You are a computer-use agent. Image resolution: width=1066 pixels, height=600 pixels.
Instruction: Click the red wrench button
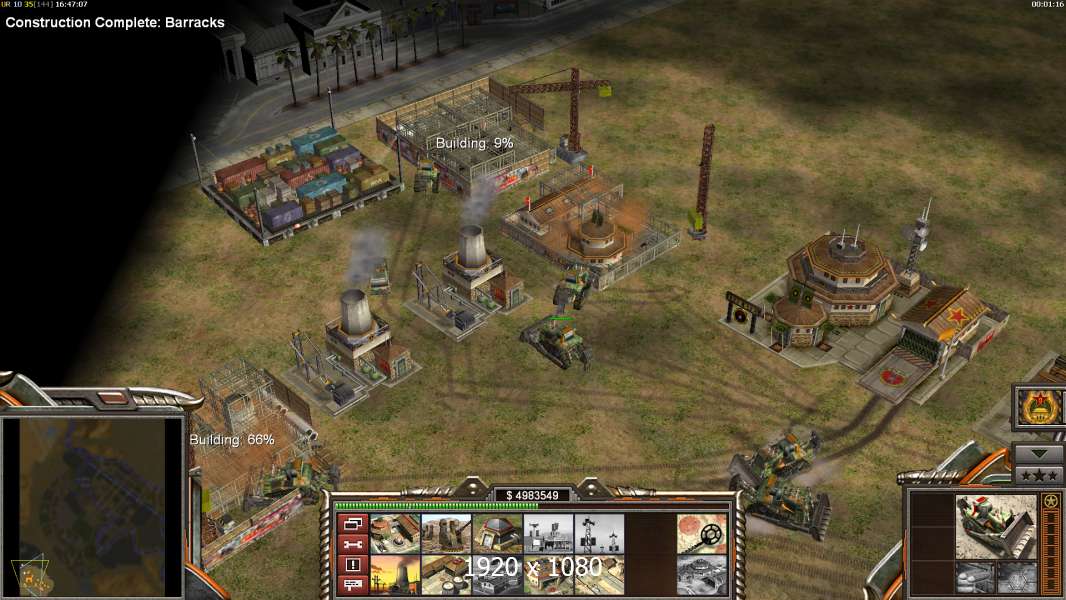[352, 544]
